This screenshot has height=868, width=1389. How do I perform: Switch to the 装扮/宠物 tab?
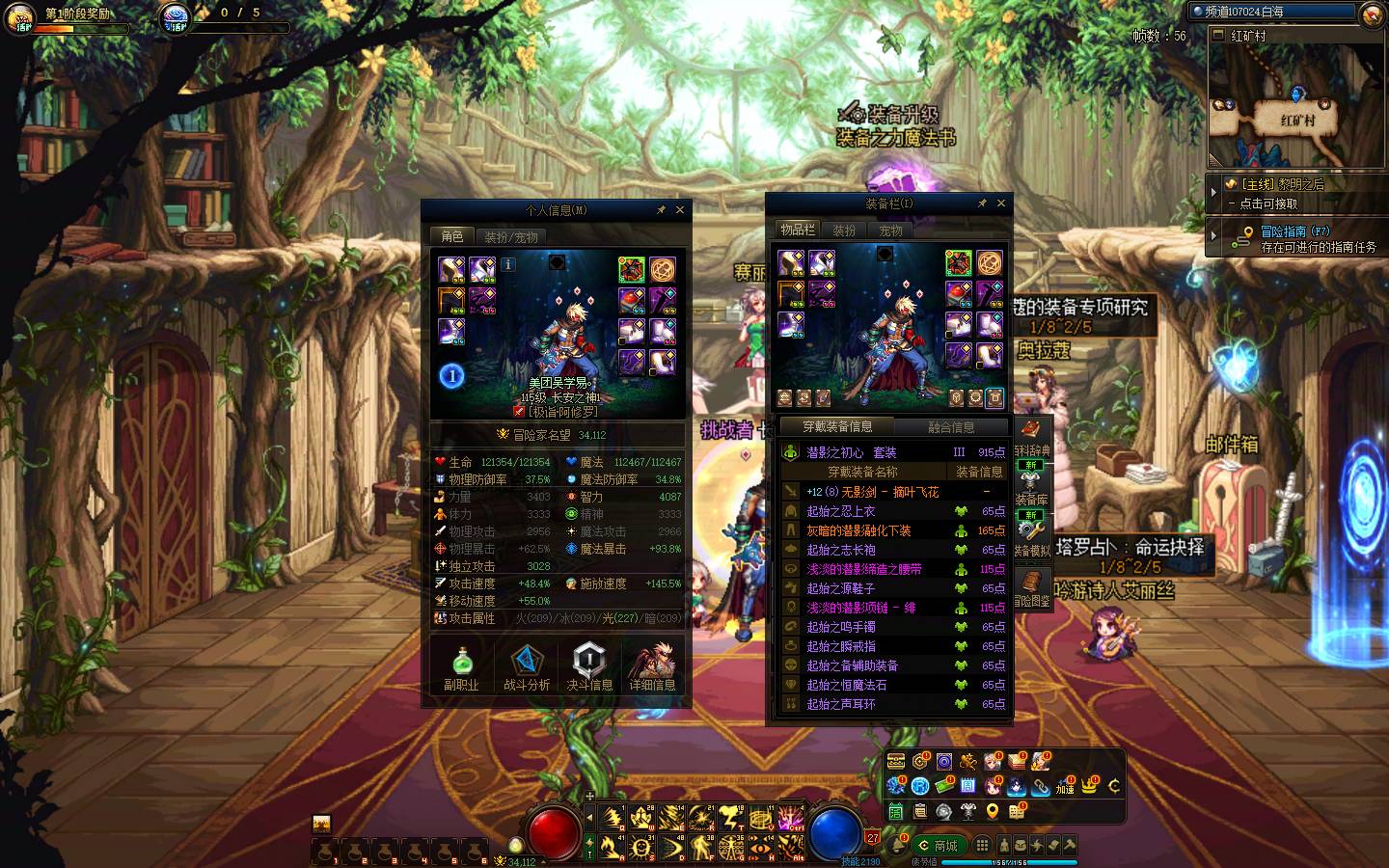510,236
